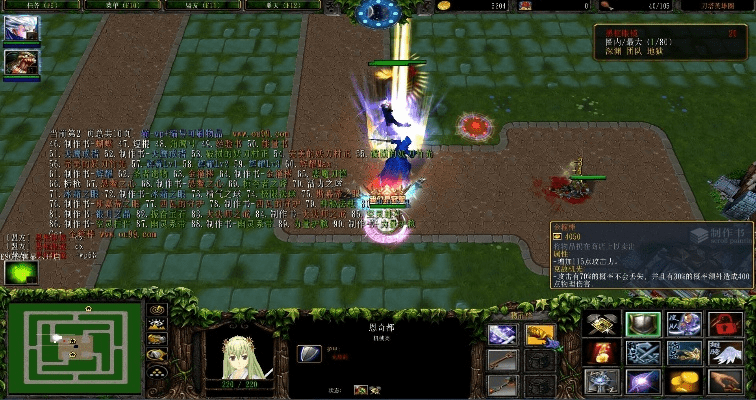
Task: Click the minimap to move the camera
Action: coord(75,345)
